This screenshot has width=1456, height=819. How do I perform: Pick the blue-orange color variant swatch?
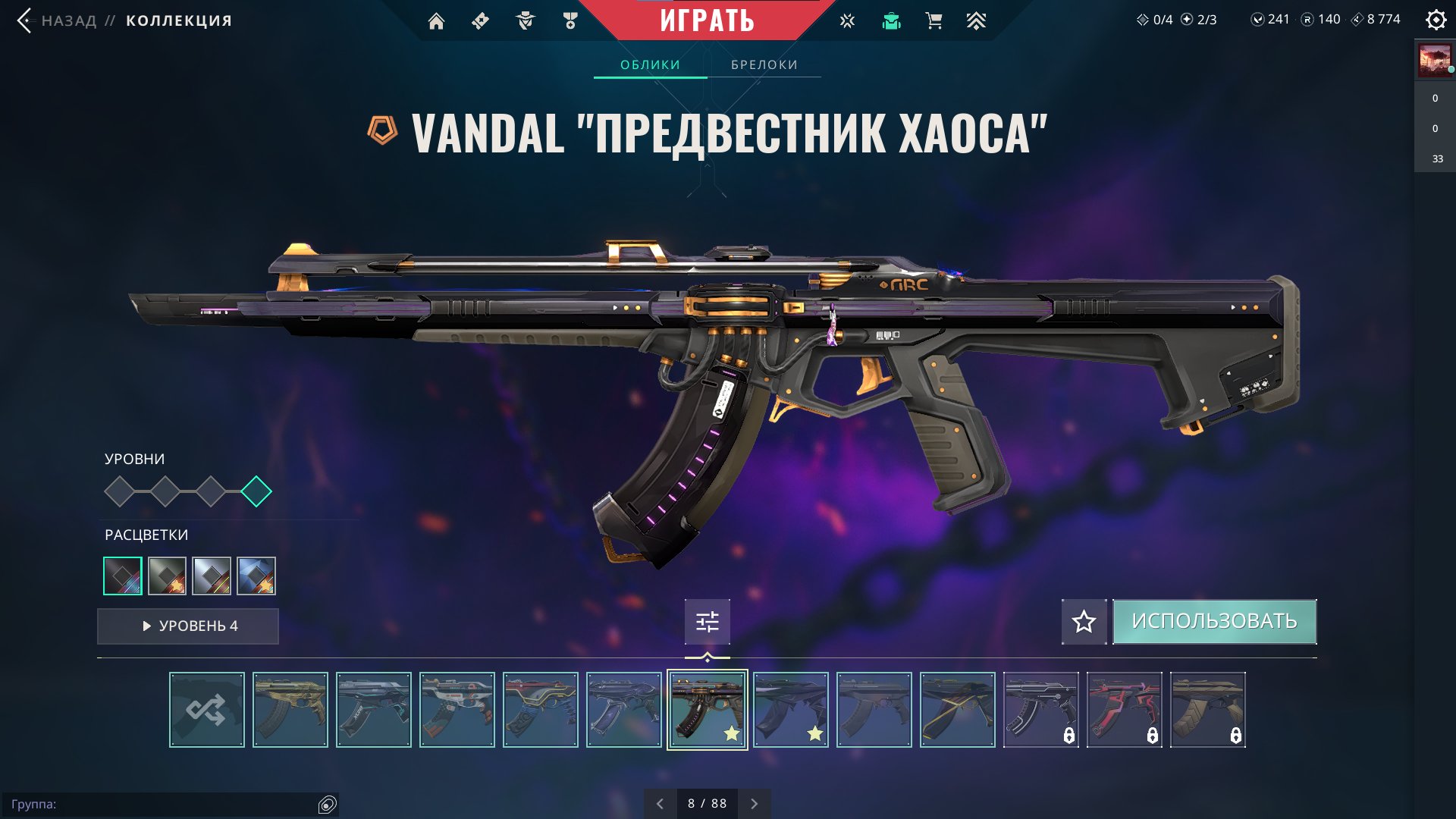(x=256, y=576)
